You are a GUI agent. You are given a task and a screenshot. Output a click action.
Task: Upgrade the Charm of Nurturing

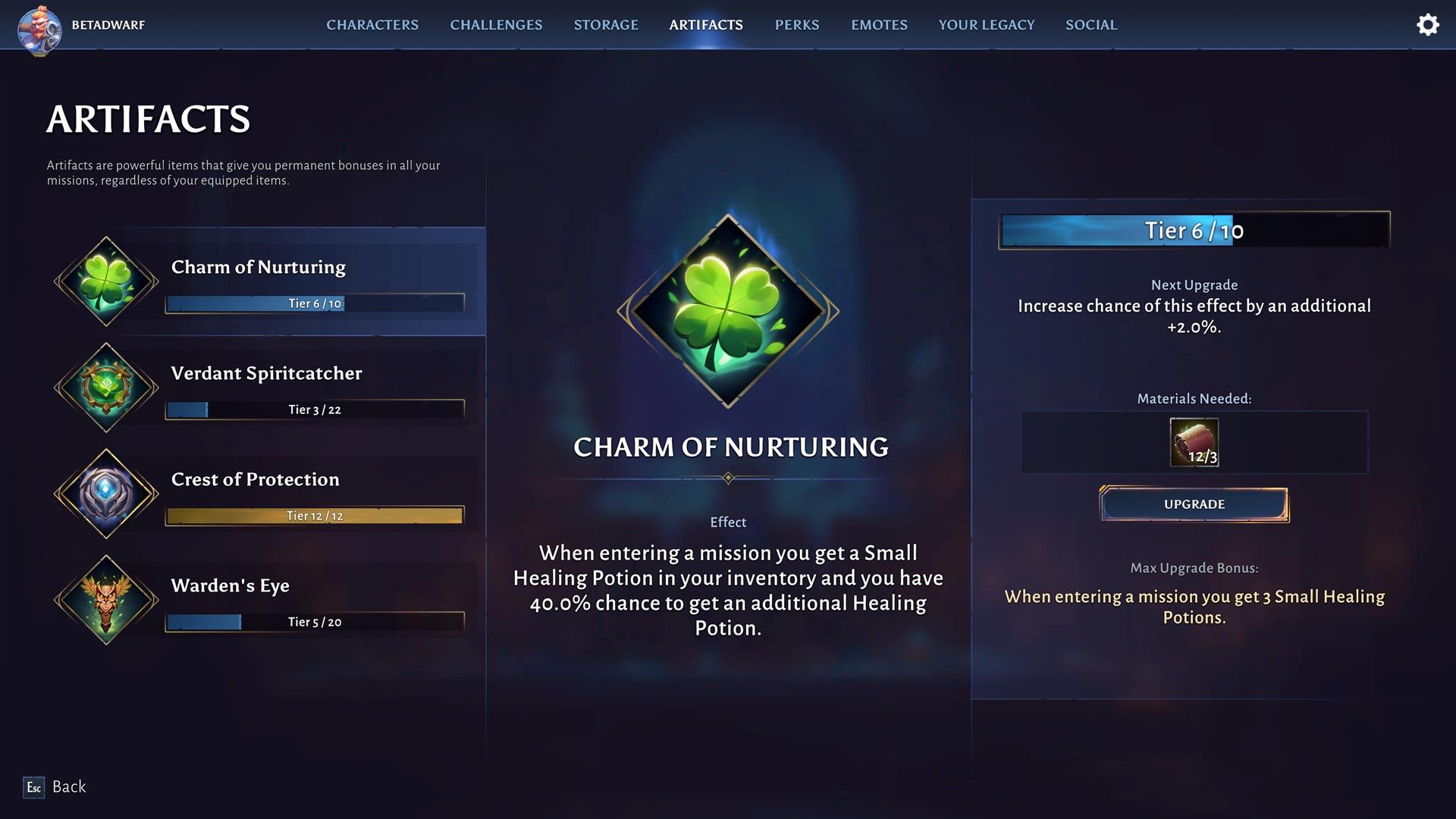(x=1194, y=504)
